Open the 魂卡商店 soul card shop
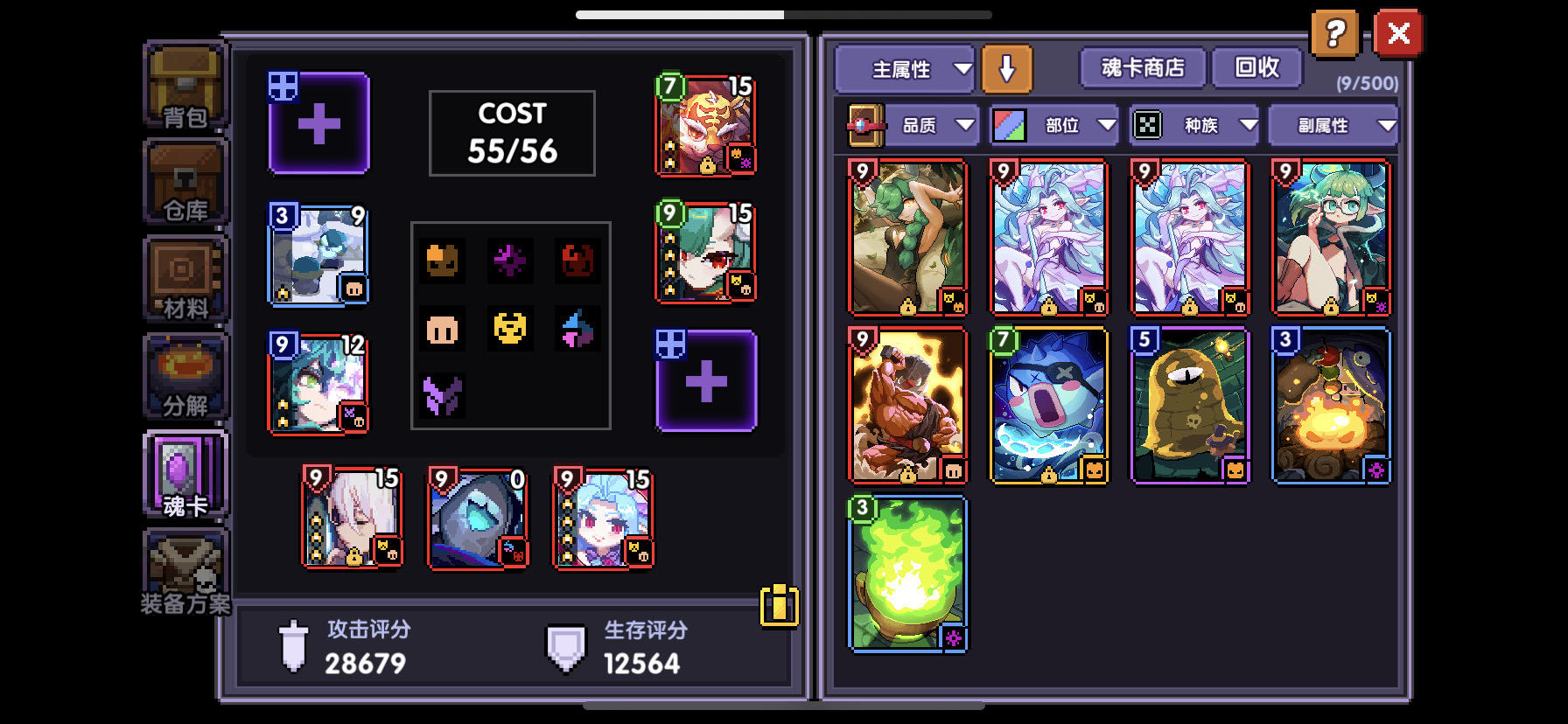This screenshot has width=1568, height=724. [x=1143, y=67]
